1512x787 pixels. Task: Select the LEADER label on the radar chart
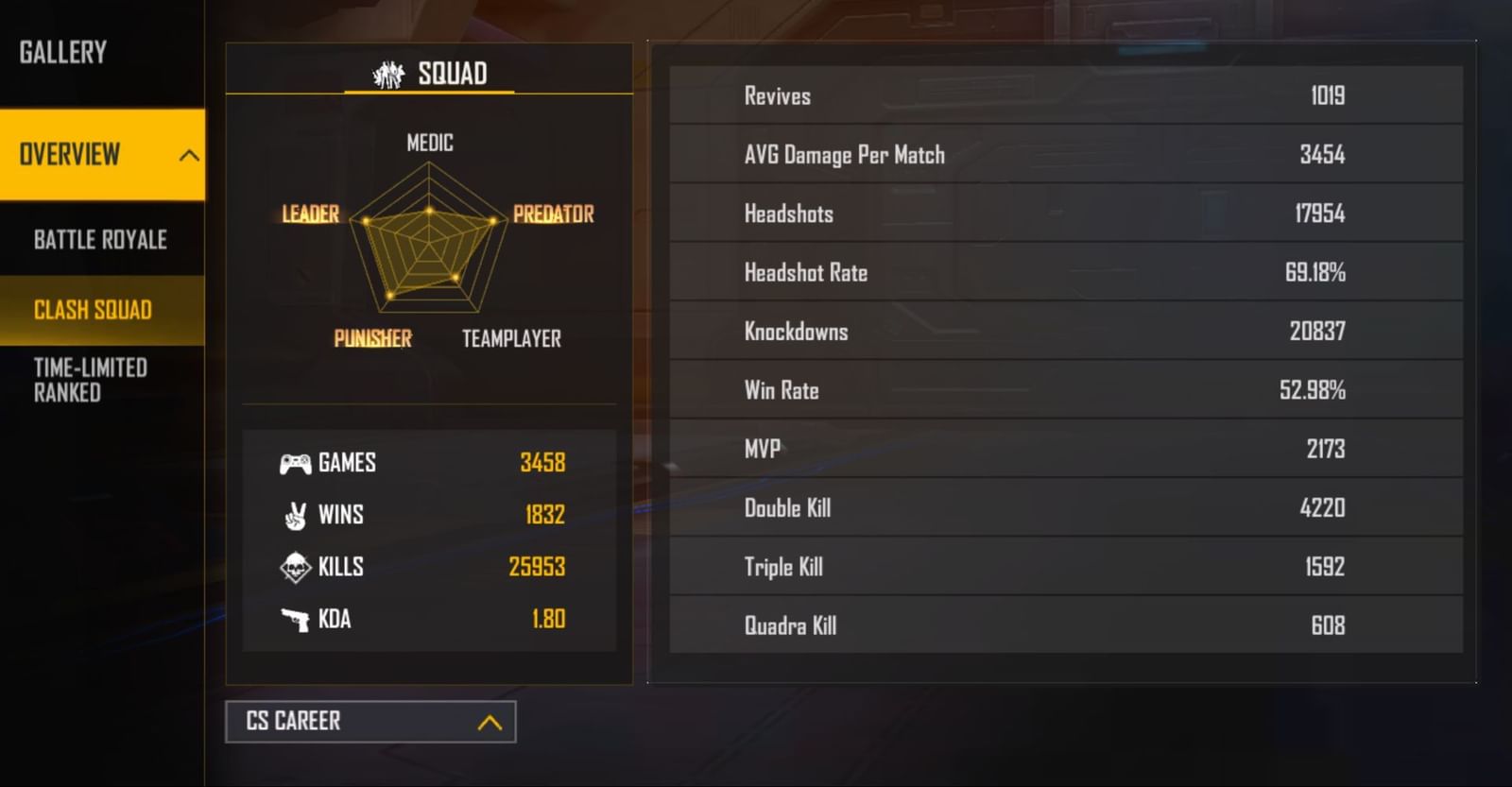point(311,214)
